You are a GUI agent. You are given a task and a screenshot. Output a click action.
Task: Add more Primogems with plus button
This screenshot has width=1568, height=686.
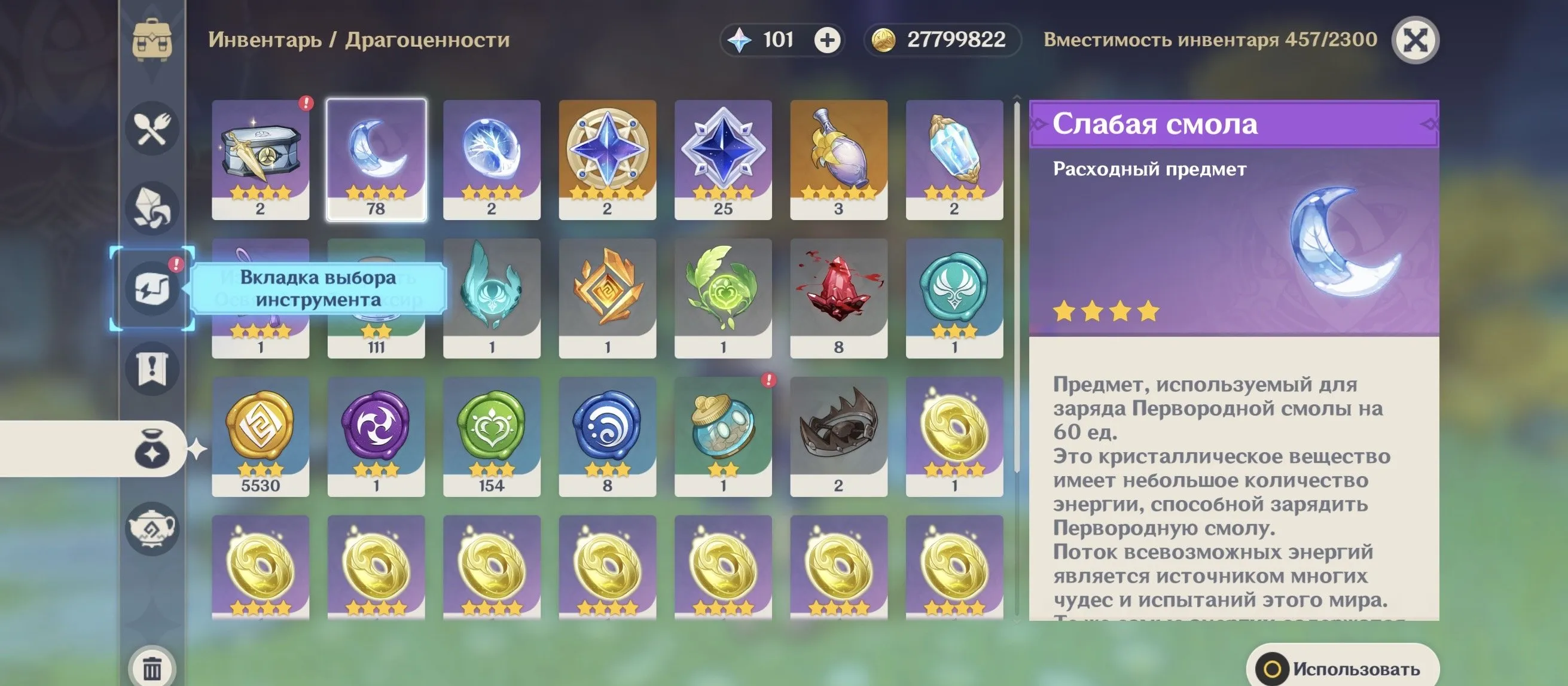827,40
